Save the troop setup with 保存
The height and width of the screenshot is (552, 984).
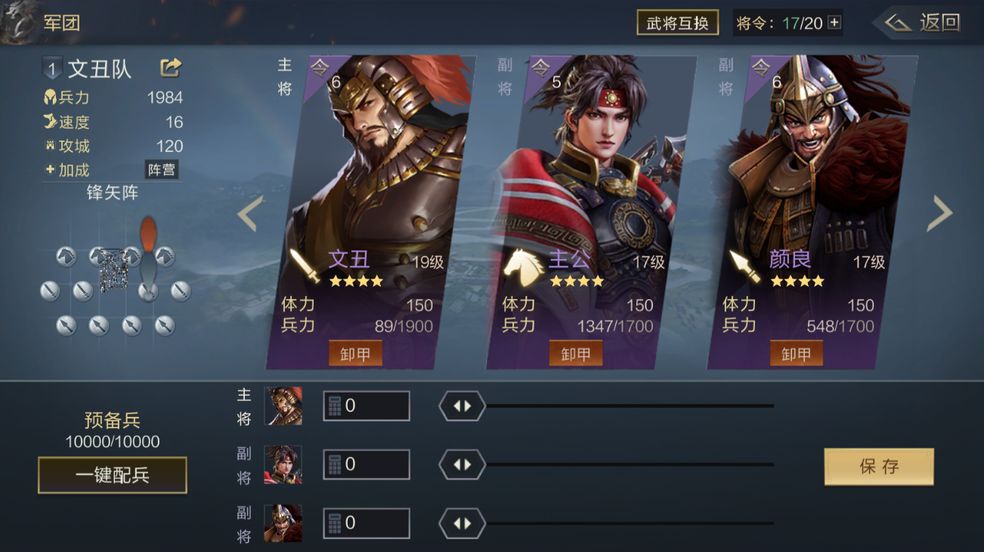[879, 466]
